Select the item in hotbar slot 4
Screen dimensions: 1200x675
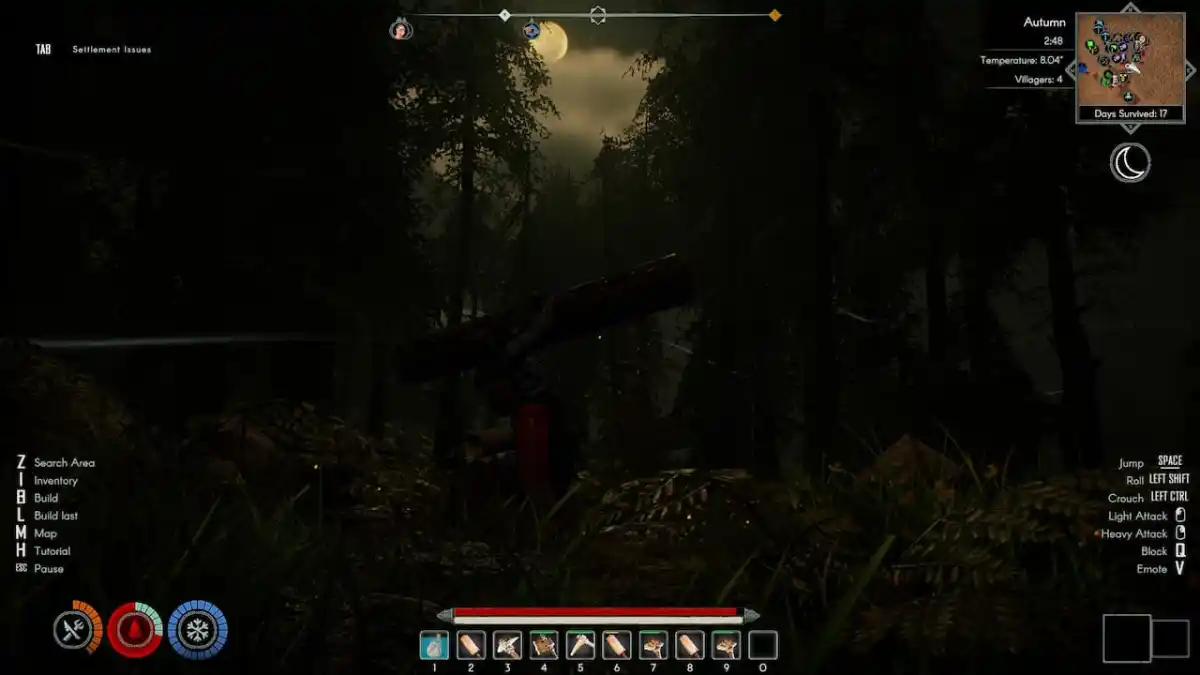pyautogui.click(x=544, y=645)
